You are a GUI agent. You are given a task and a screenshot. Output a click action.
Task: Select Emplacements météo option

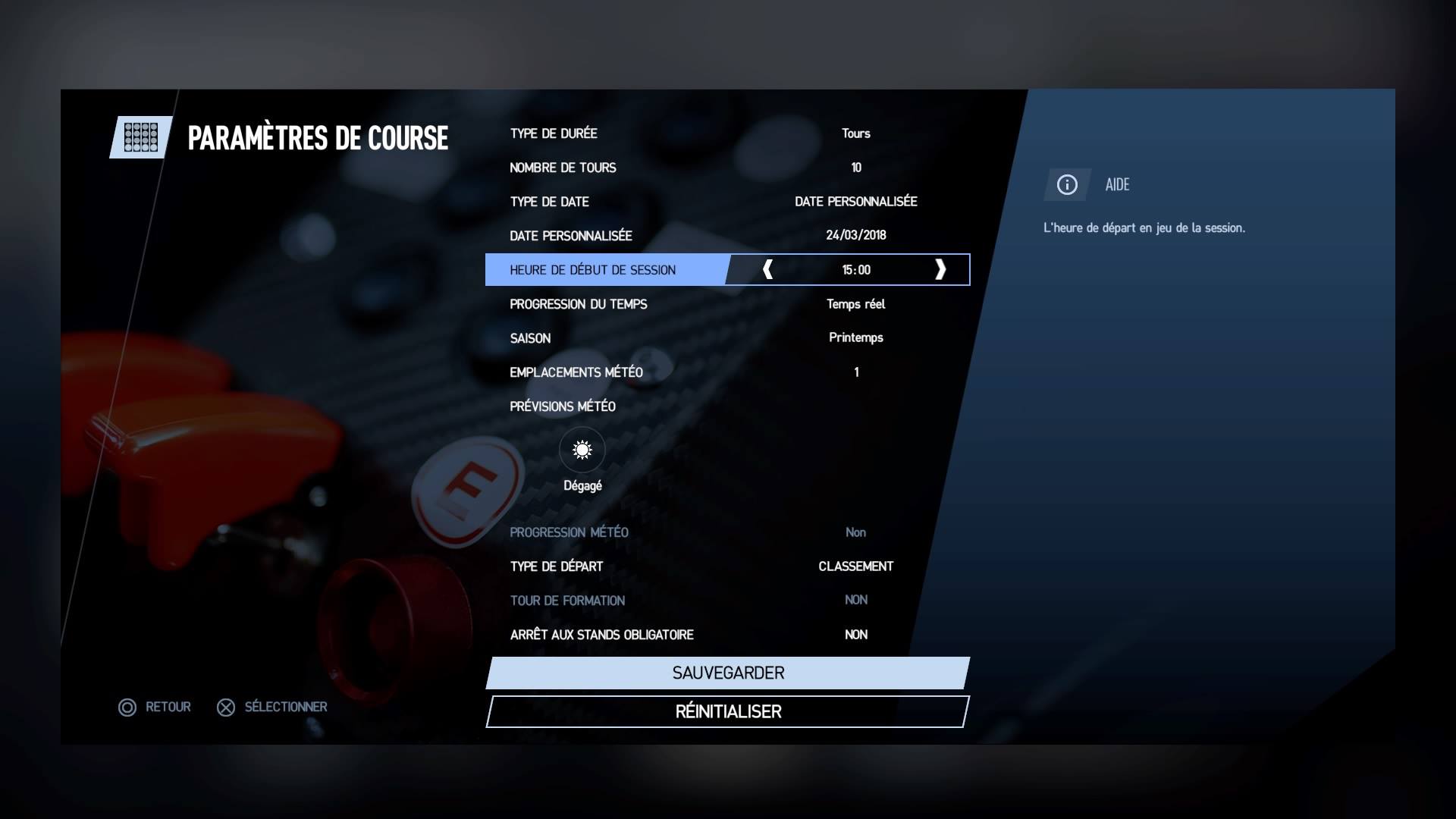coord(726,372)
